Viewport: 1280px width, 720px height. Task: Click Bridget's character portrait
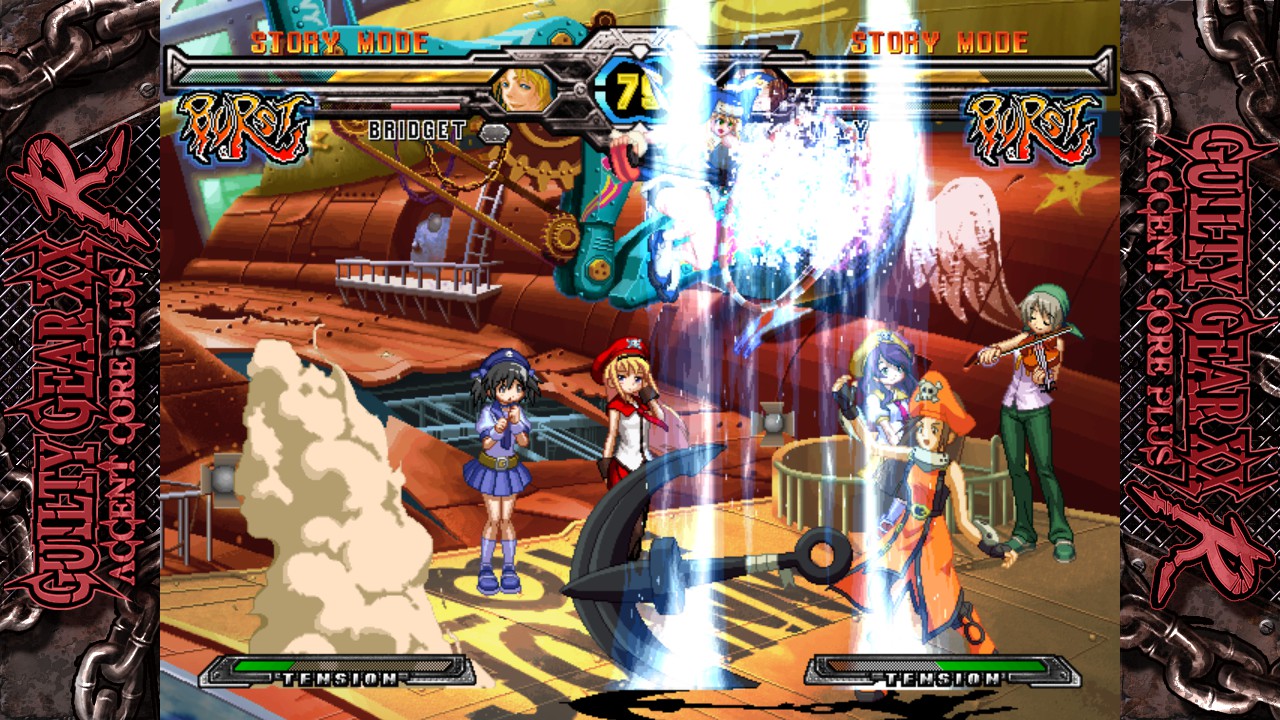(523, 90)
